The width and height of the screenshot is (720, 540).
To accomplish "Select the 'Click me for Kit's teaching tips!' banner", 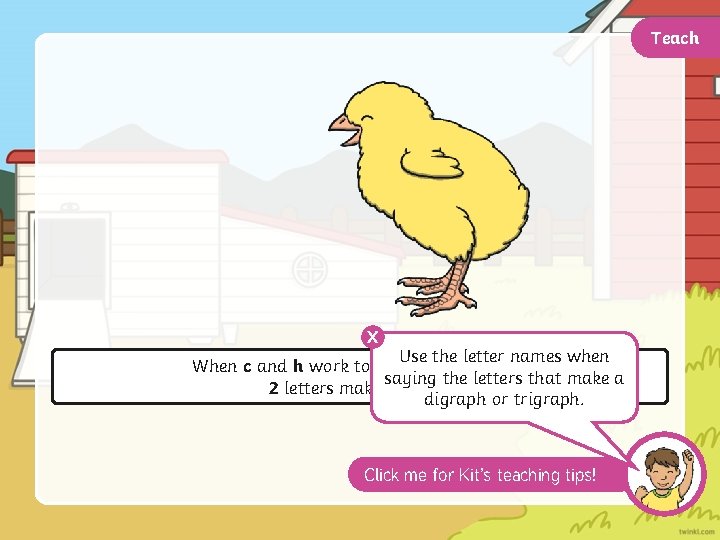I will click(480, 475).
